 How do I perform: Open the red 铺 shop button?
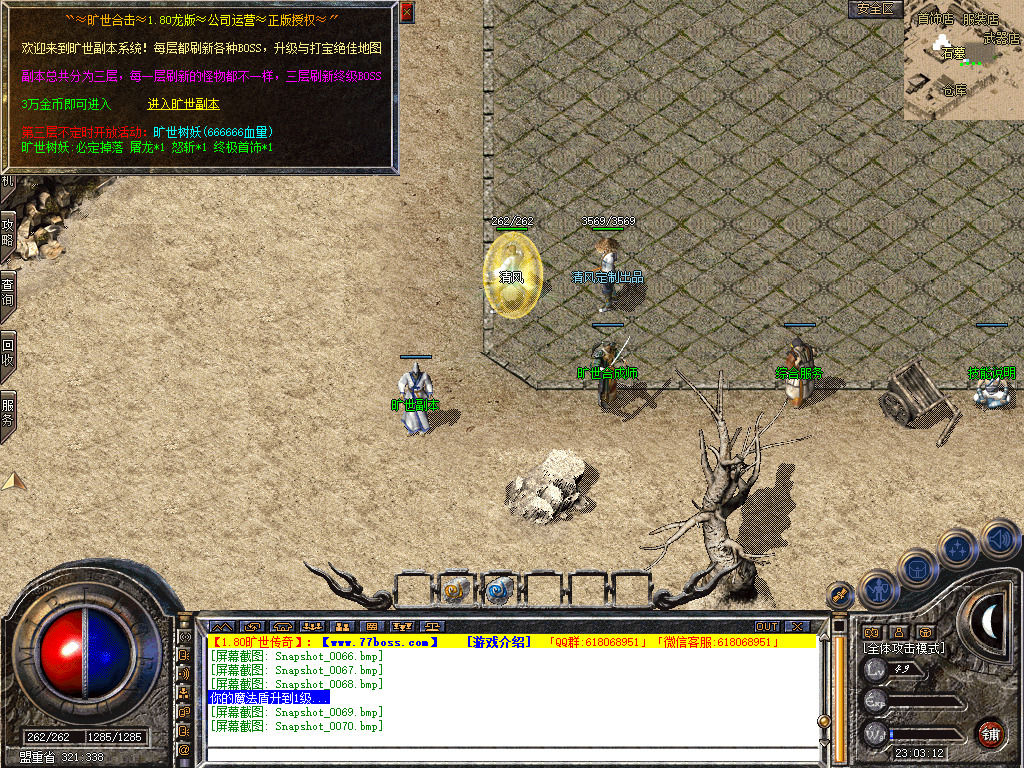pyautogui.click(x=990, y=732)
